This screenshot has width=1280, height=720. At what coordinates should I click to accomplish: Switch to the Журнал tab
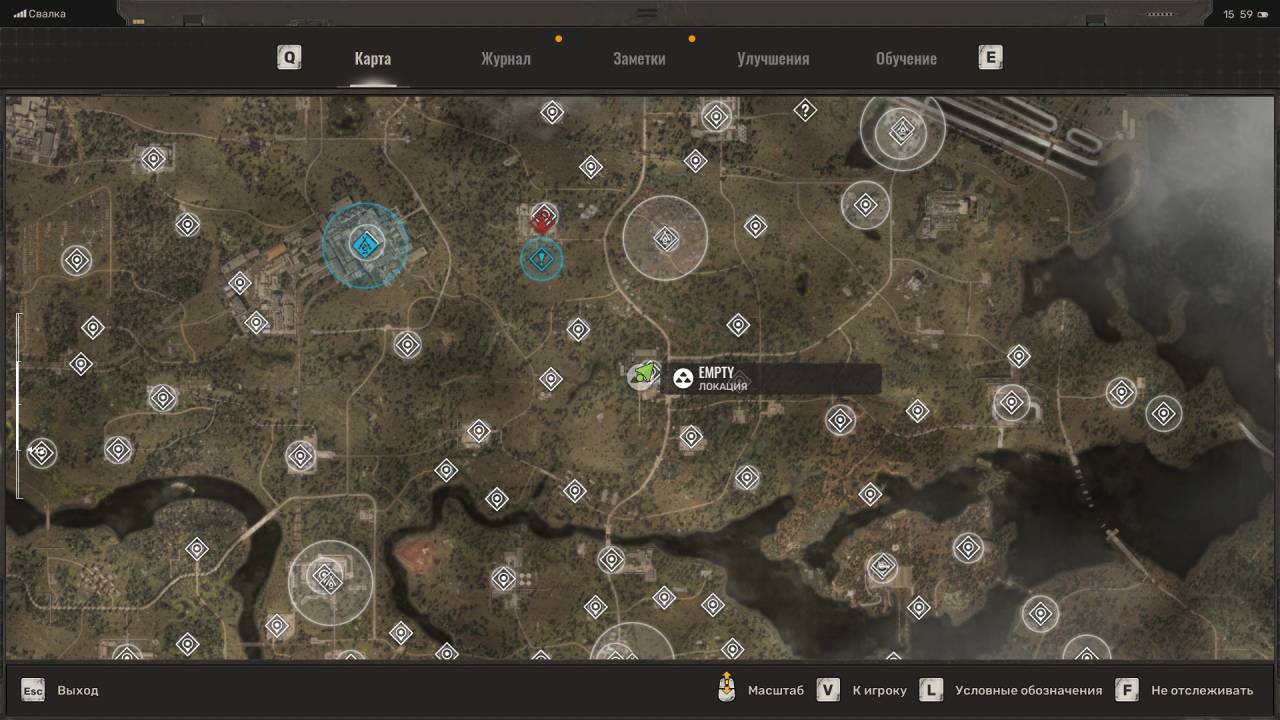click(505, 58)
